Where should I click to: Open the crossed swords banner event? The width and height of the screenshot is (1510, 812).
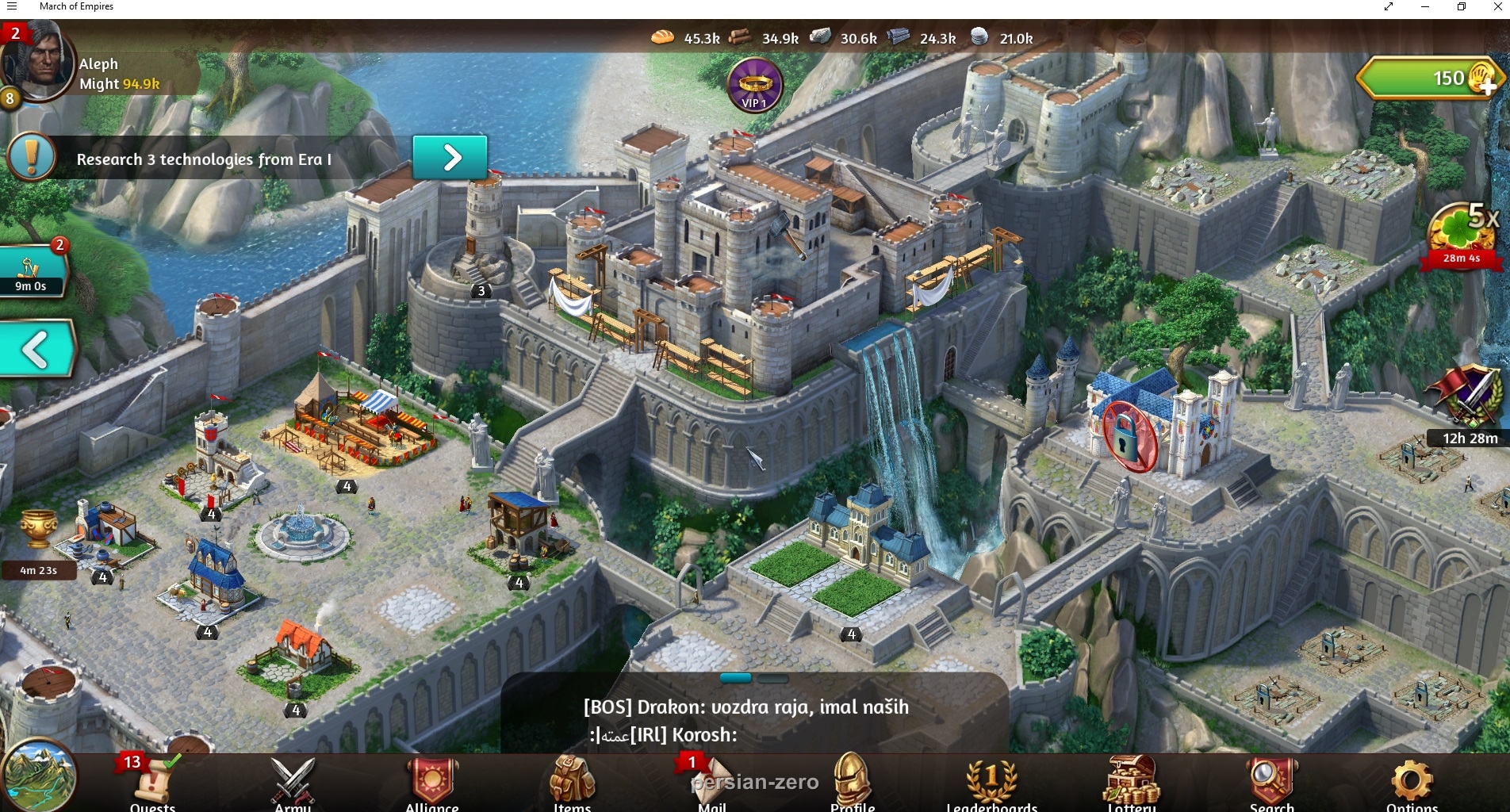pos(1468,396)
